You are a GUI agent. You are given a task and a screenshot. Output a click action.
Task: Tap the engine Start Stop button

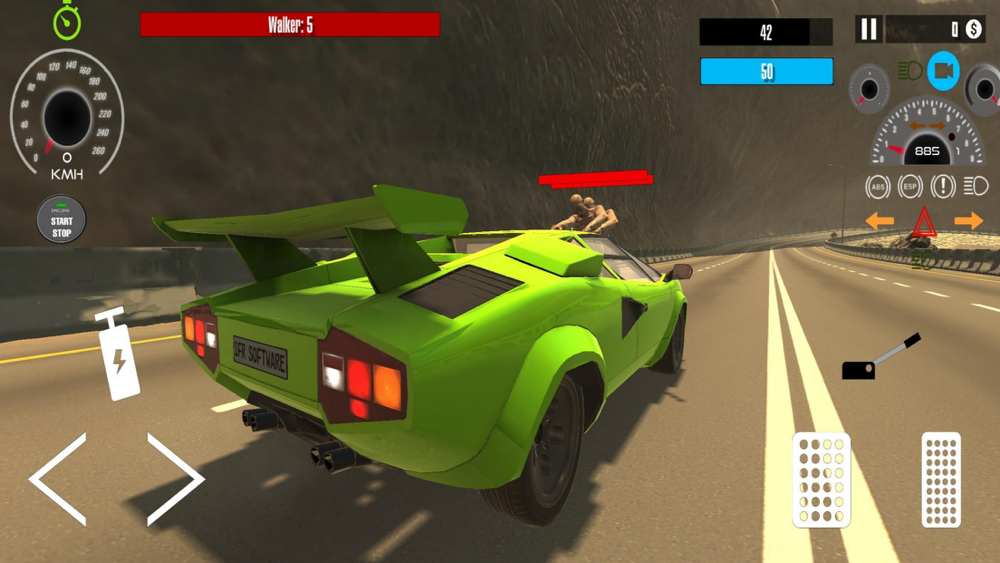click(x=62, y=220)
